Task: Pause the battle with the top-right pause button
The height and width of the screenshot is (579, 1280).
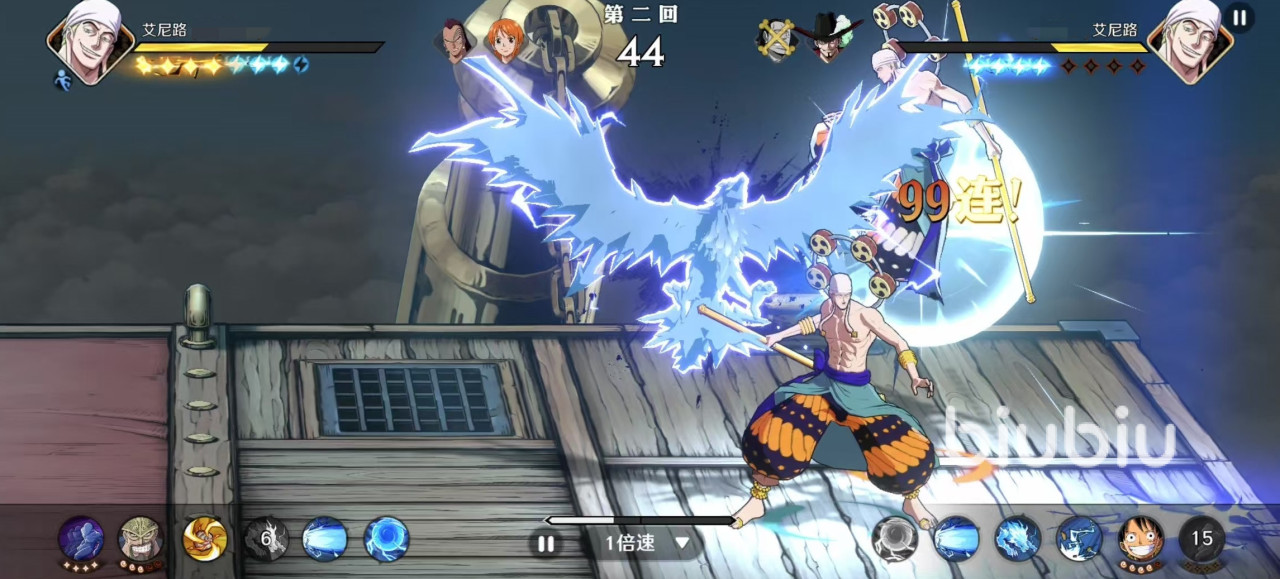Action: pos(1239,18)
